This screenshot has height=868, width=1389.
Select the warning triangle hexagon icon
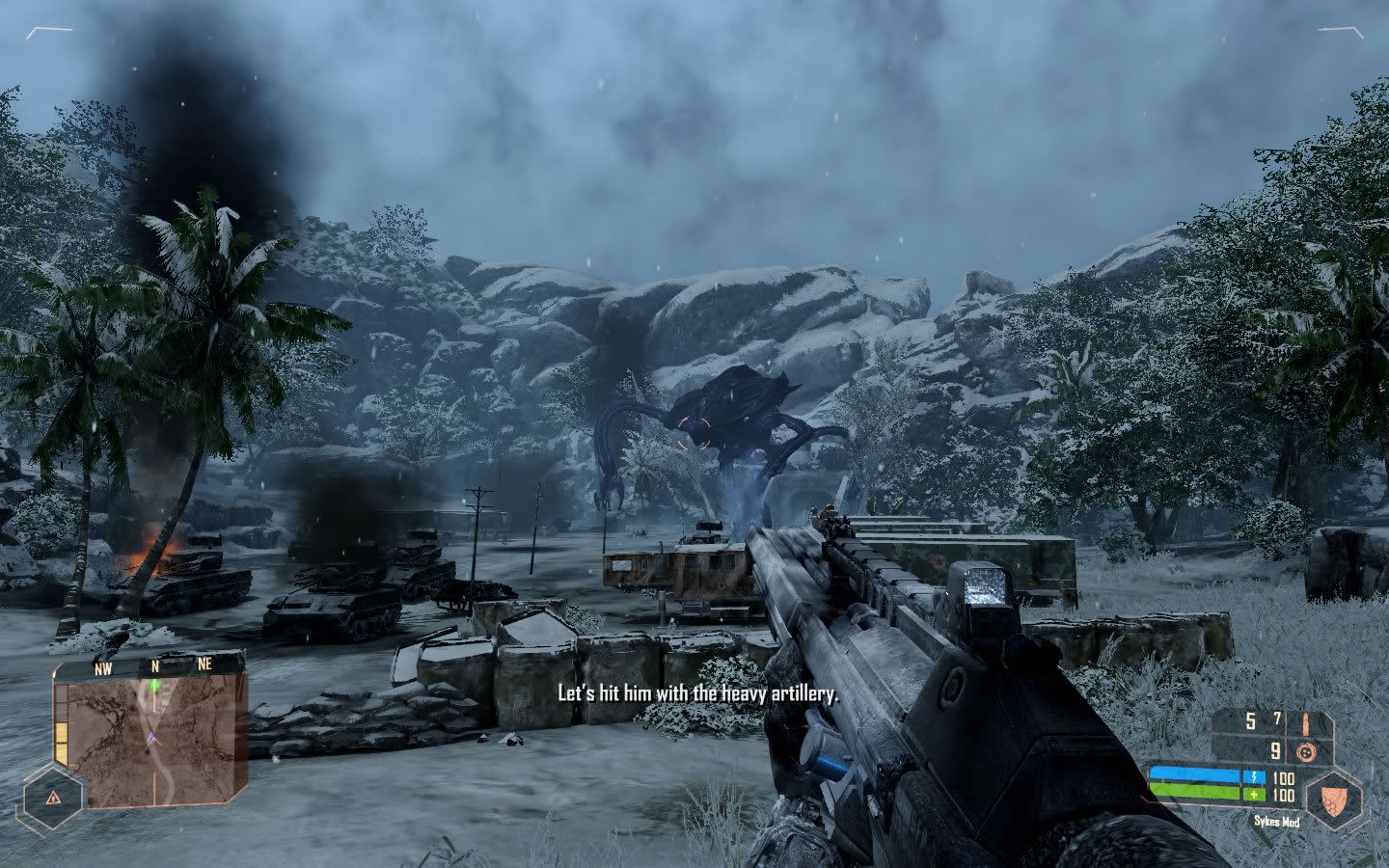(x=51, y=798)
